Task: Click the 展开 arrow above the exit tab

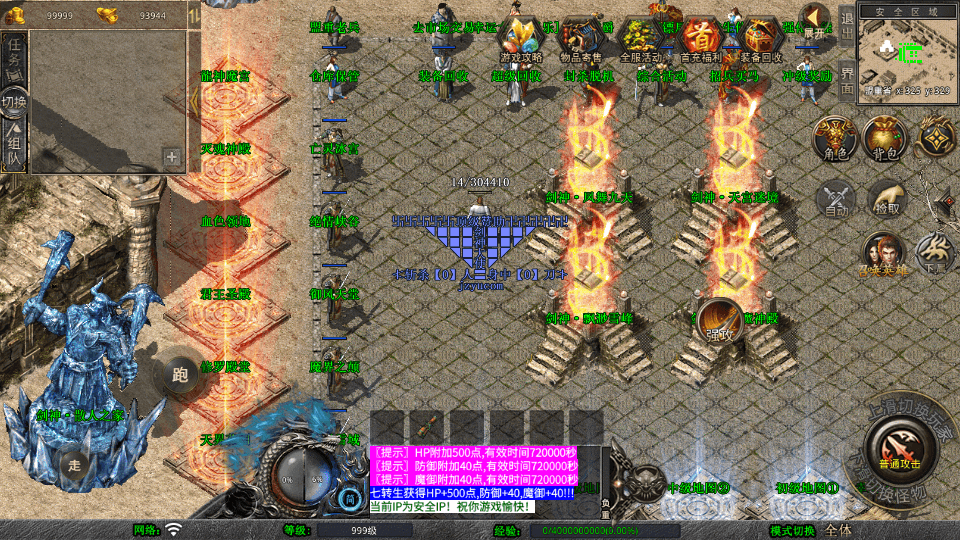Action: (817, 20)
